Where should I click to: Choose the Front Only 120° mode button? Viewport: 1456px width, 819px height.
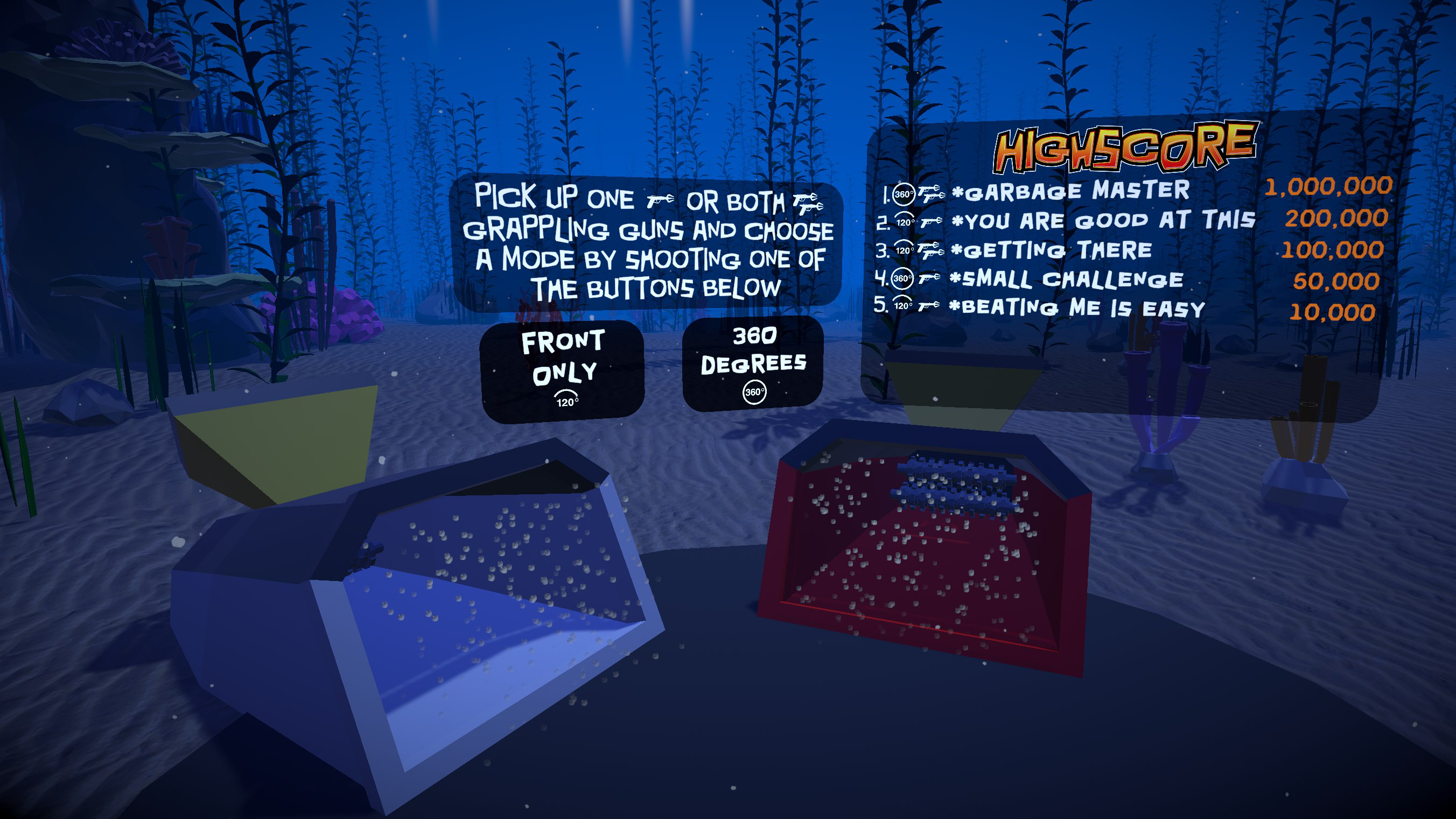[x=562, y=370]
